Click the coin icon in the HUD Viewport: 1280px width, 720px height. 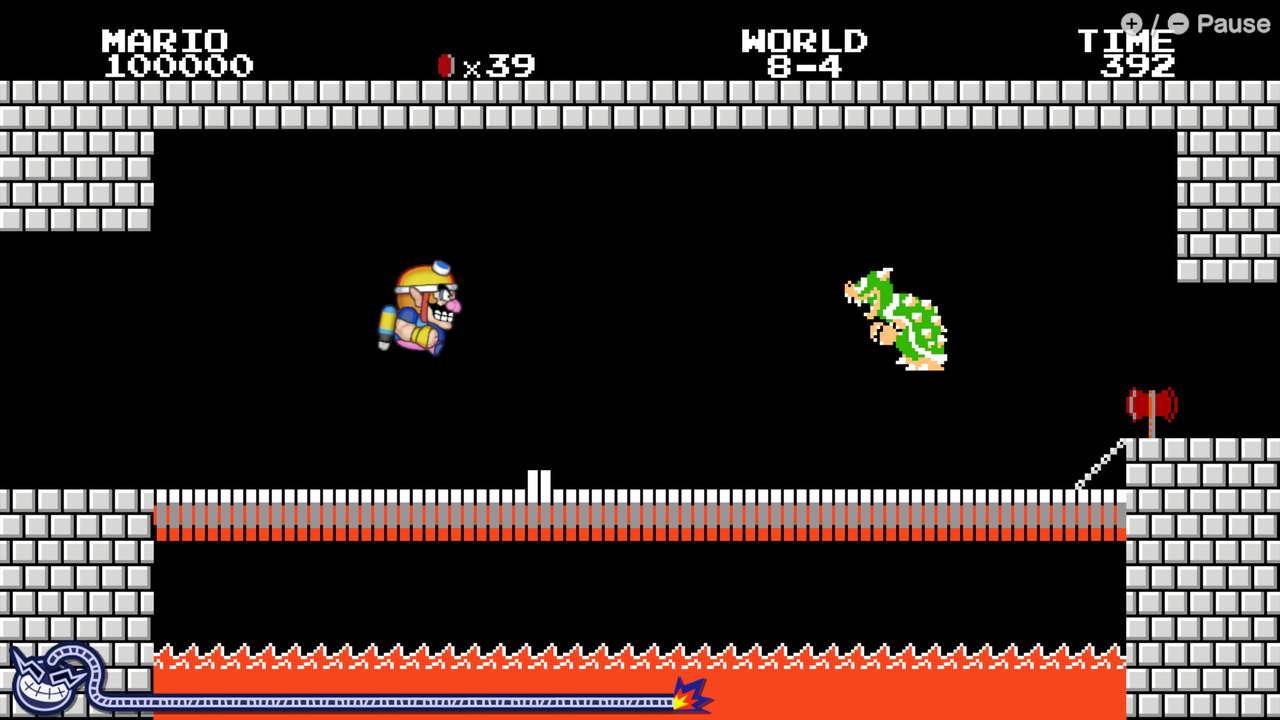point(446,64)
